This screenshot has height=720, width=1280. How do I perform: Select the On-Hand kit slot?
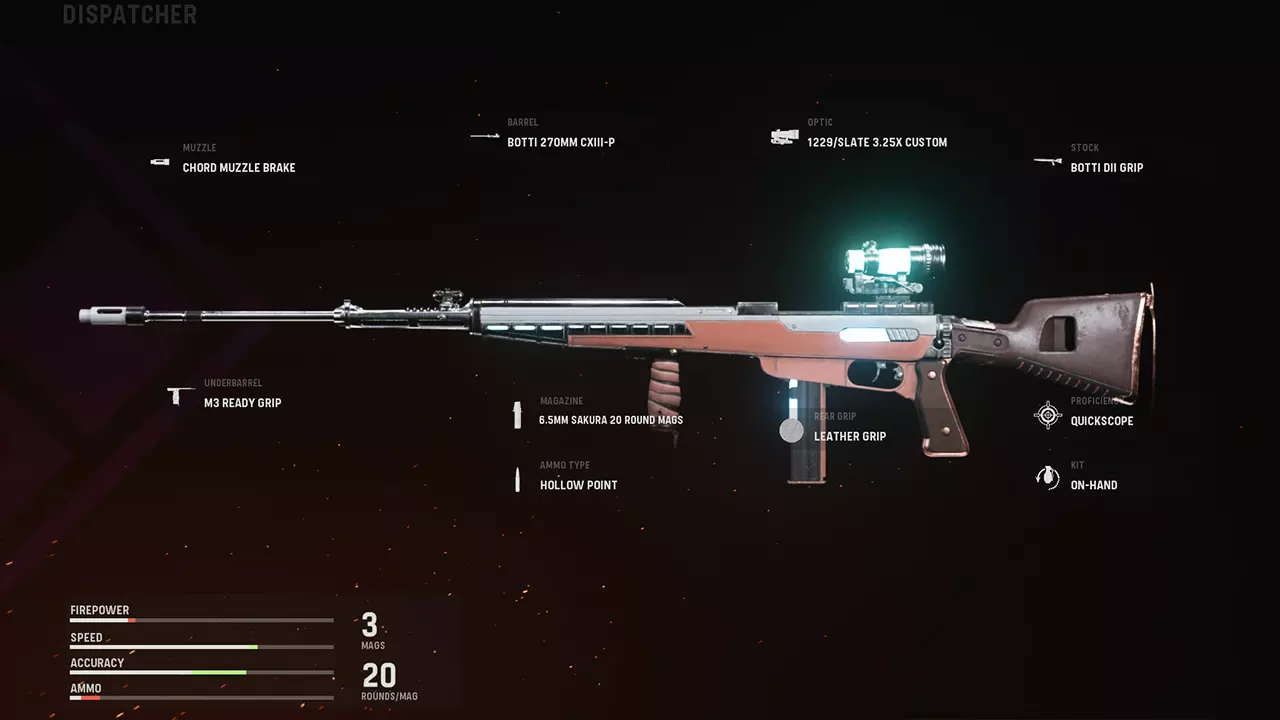tap(1093, 485)
